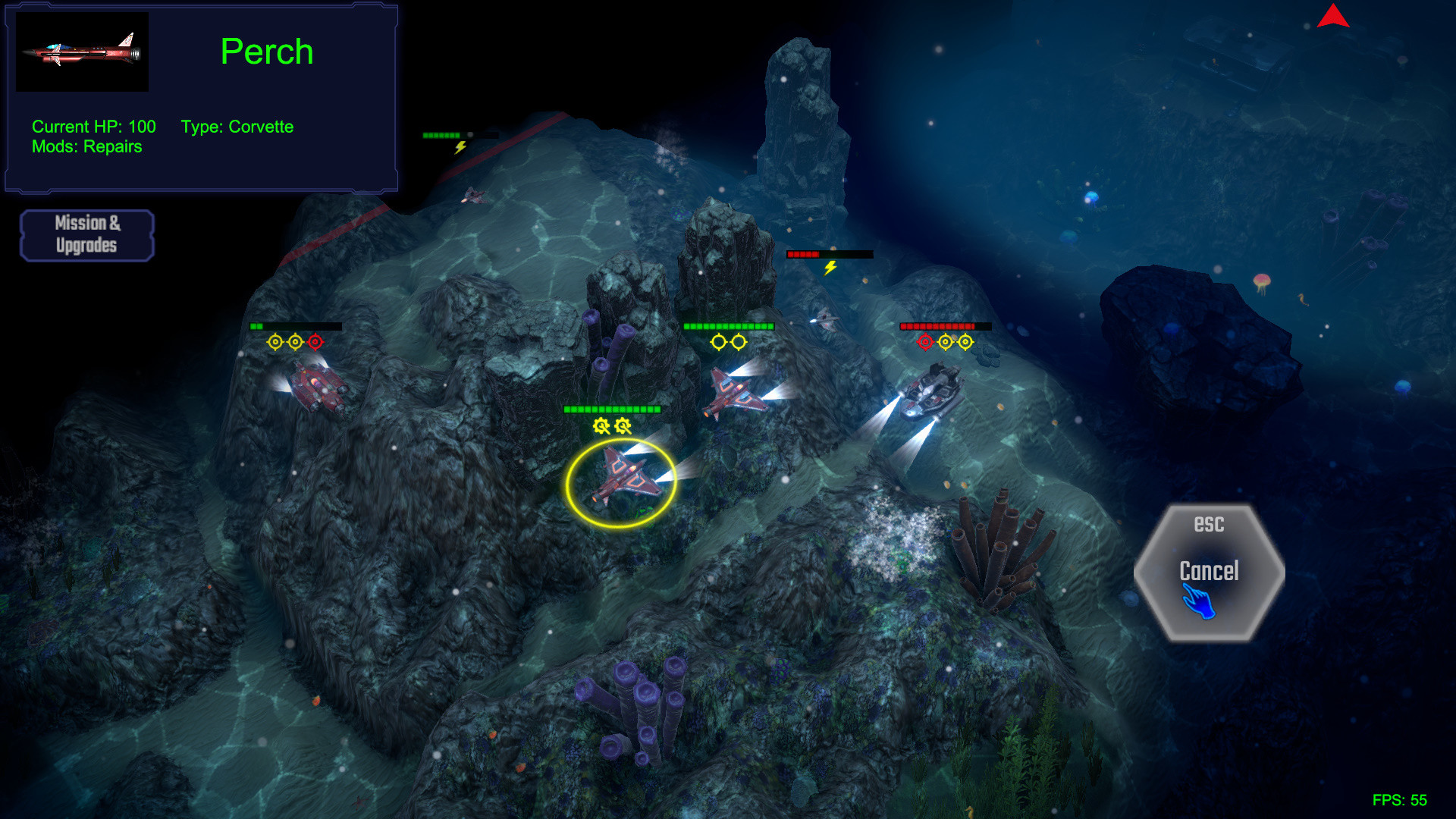Open the Mission & Upgrades panel
1456x819 pixels.
(x=86, y=234)
